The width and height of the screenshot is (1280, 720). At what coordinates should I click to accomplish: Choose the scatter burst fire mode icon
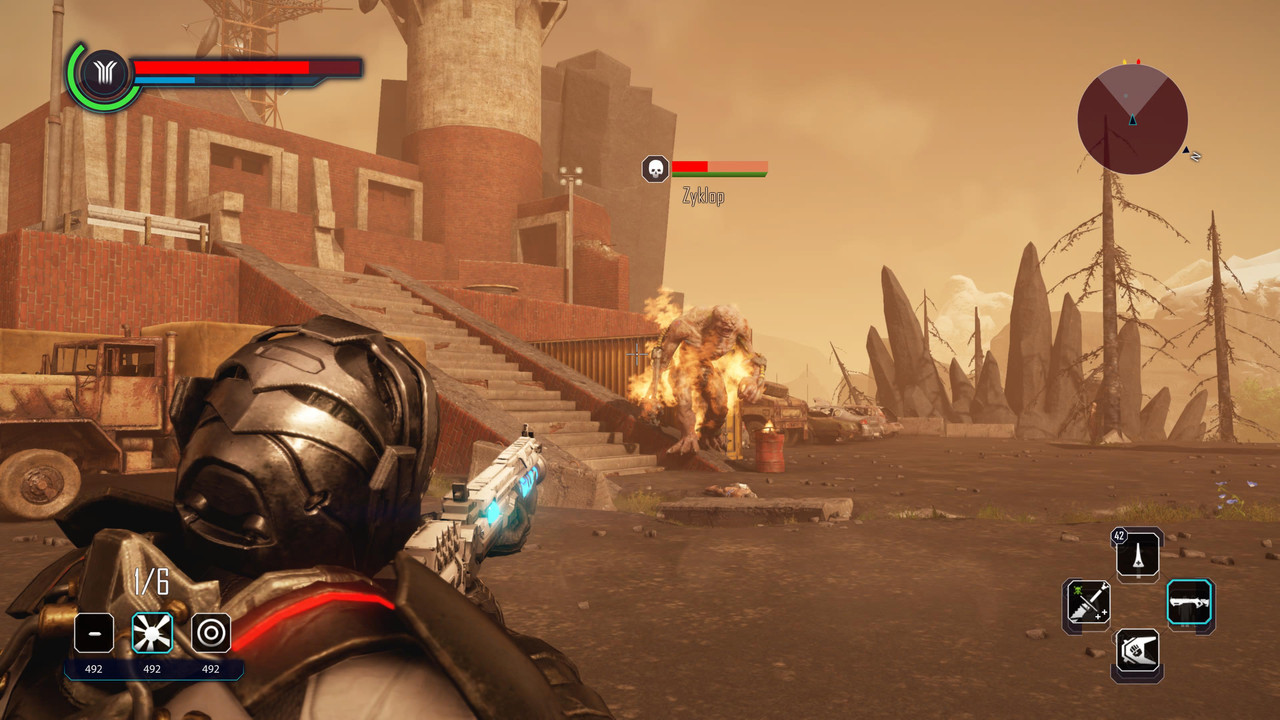[152, 633]
